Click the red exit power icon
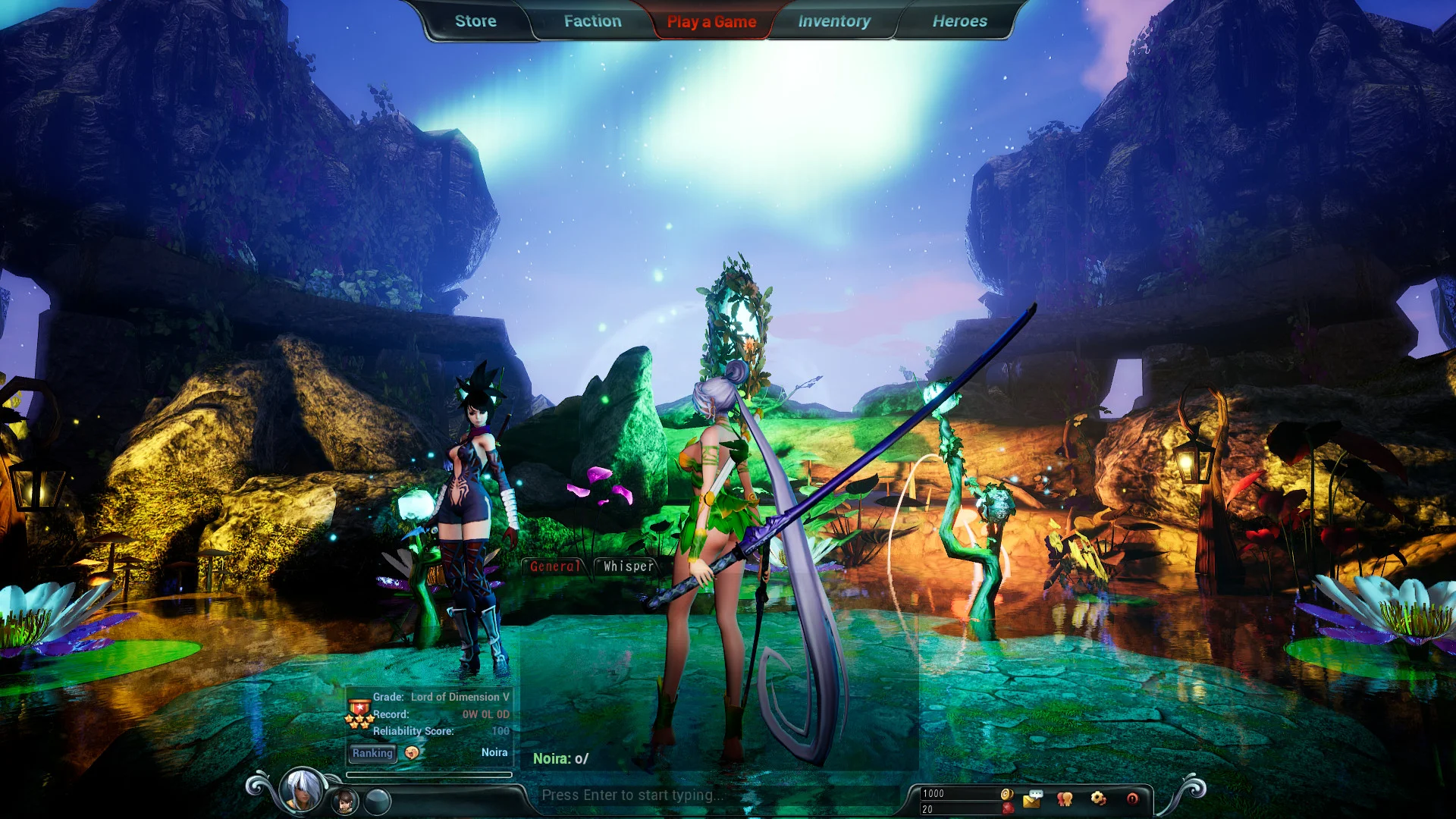Screen dimensions: 1456x819 [1131, 798]
